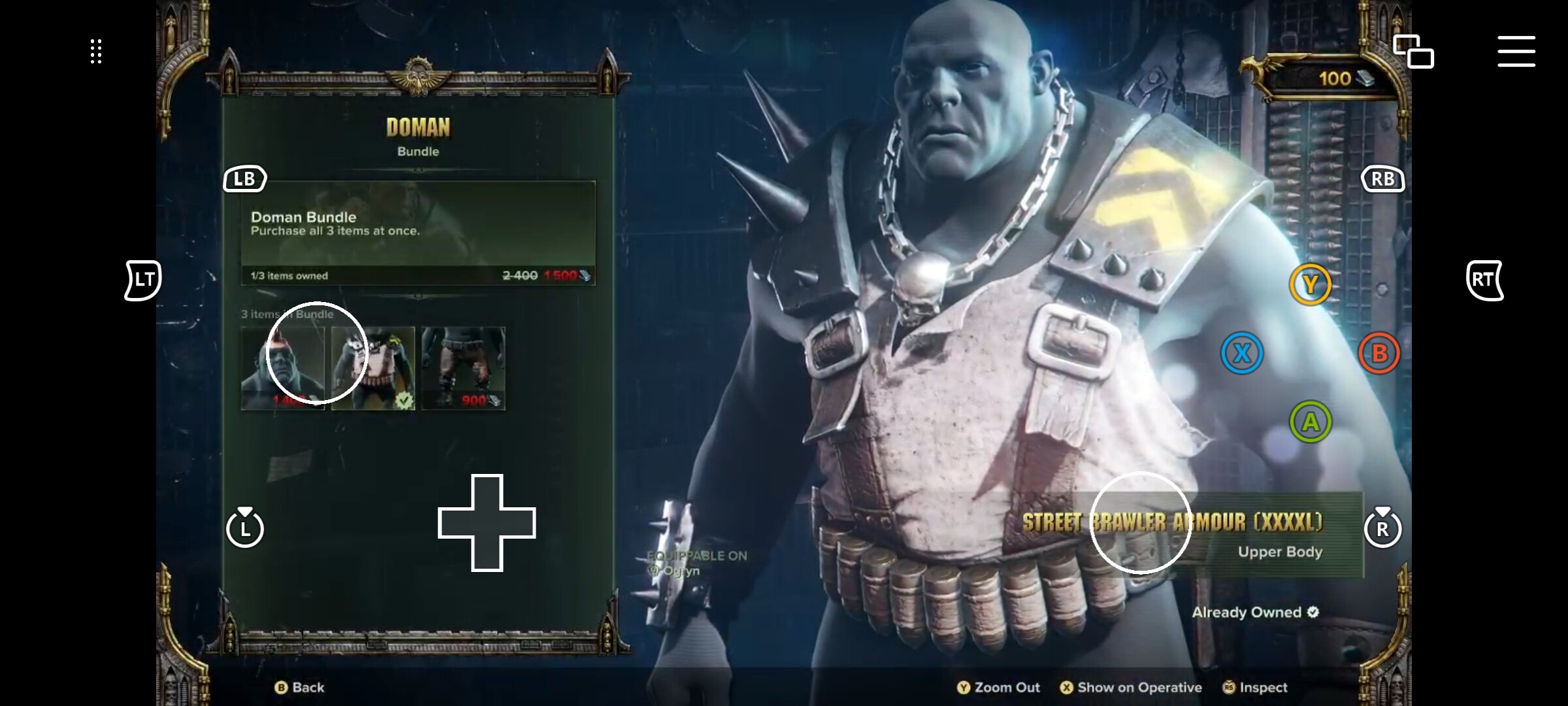Pick the lower body item priced 900
Viewport: 1568px width, 706px height.
click(x=463, y=369)
